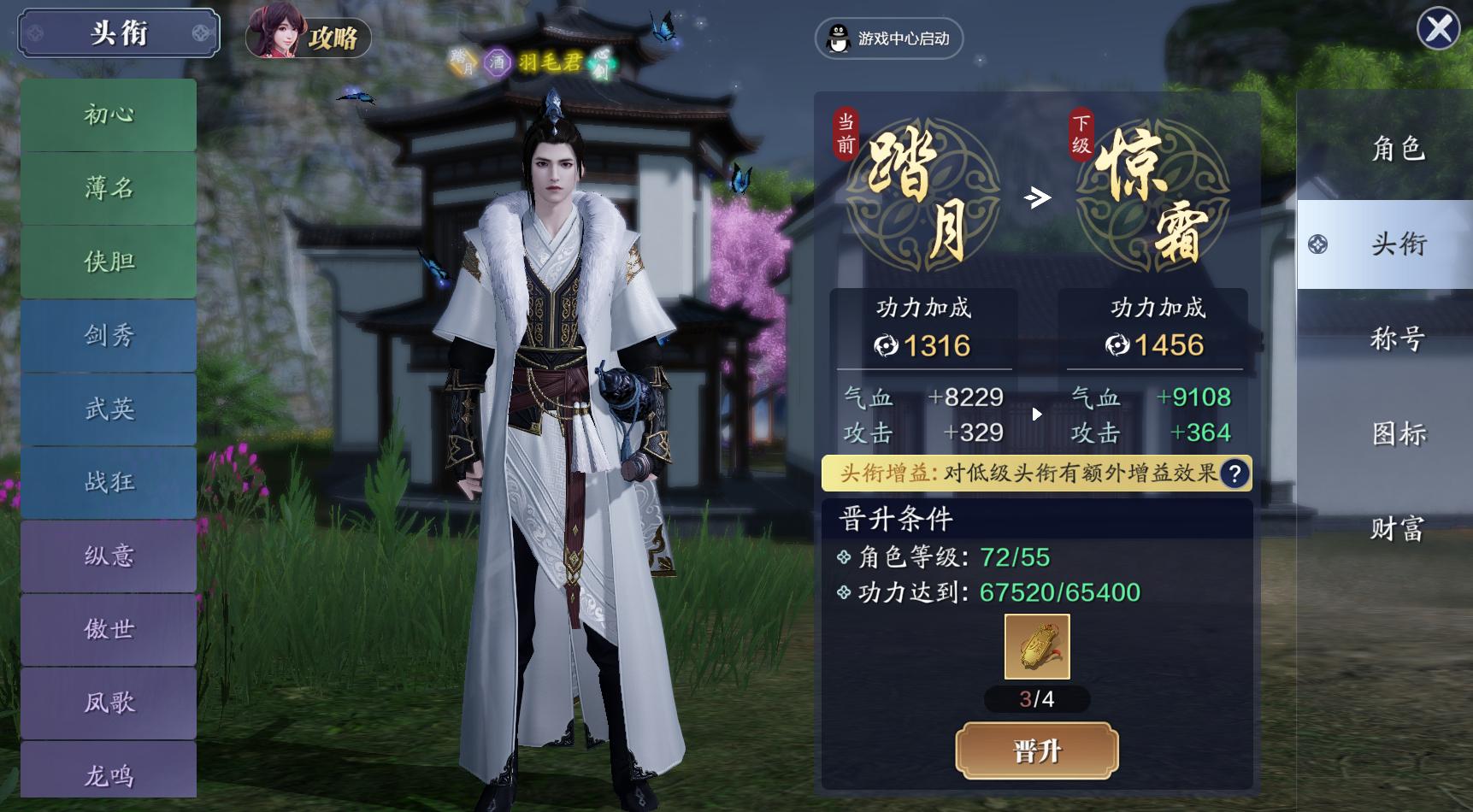This screenshot has height=812, width=1473.
Task: Click the arrow between 踏月 and 惊霜
Action: pyautogui.click(x=1037, y=195)
